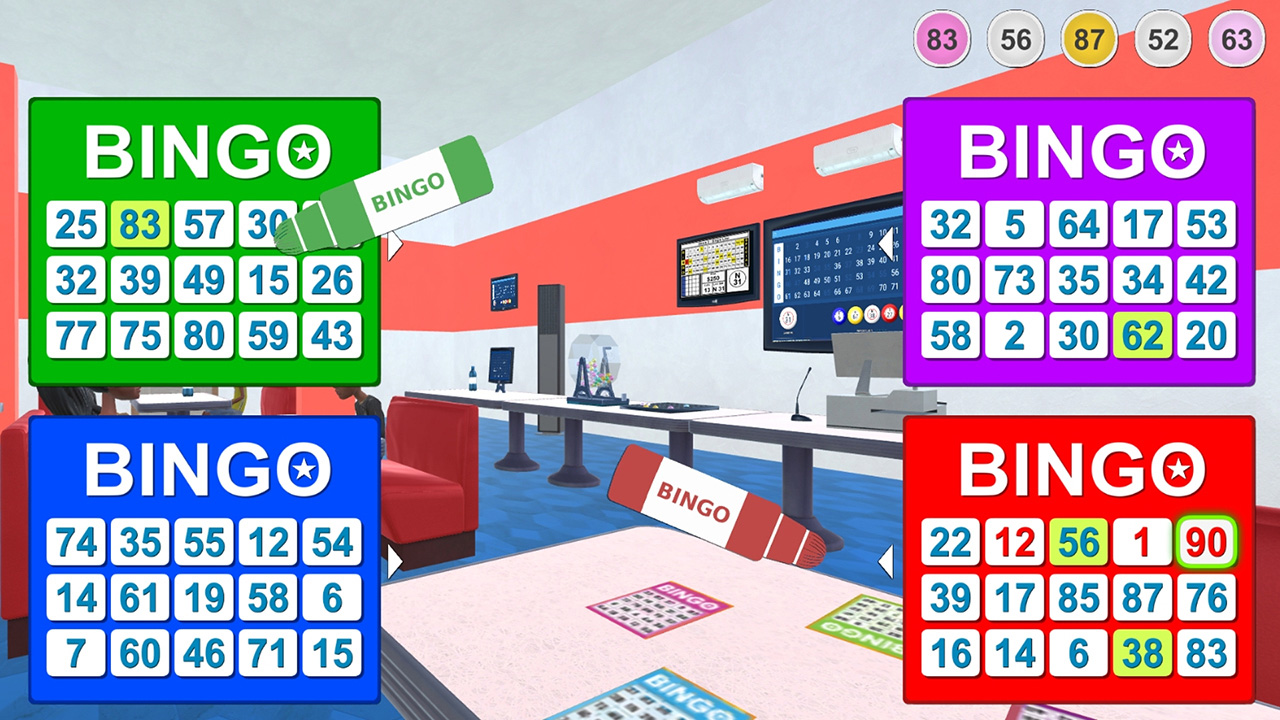Unmark the daubed 83 on the green card
Image resolution: width=1280 pixels, height=720 pixels.
click(x=140, y=224)
